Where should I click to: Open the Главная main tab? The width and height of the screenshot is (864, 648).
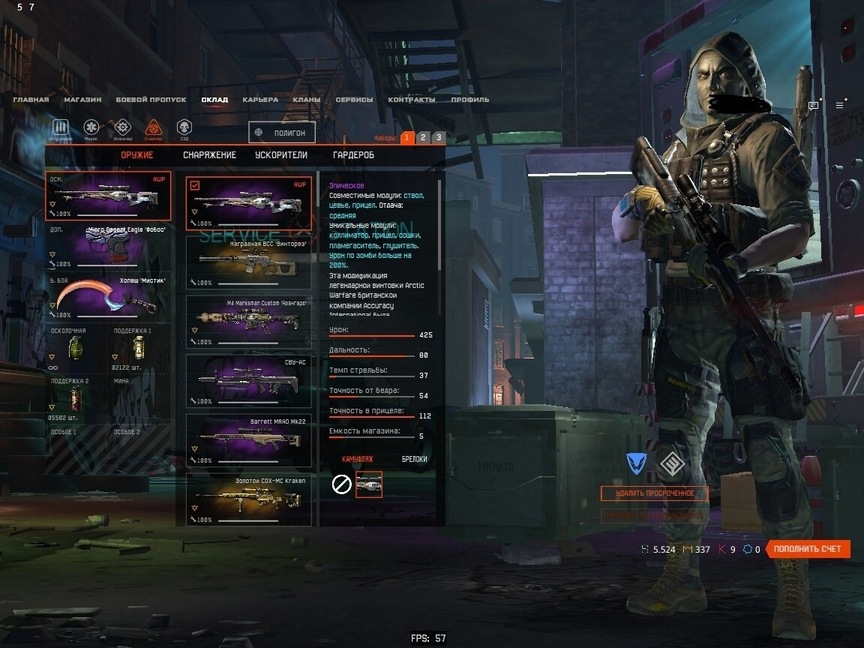(31, 100)
